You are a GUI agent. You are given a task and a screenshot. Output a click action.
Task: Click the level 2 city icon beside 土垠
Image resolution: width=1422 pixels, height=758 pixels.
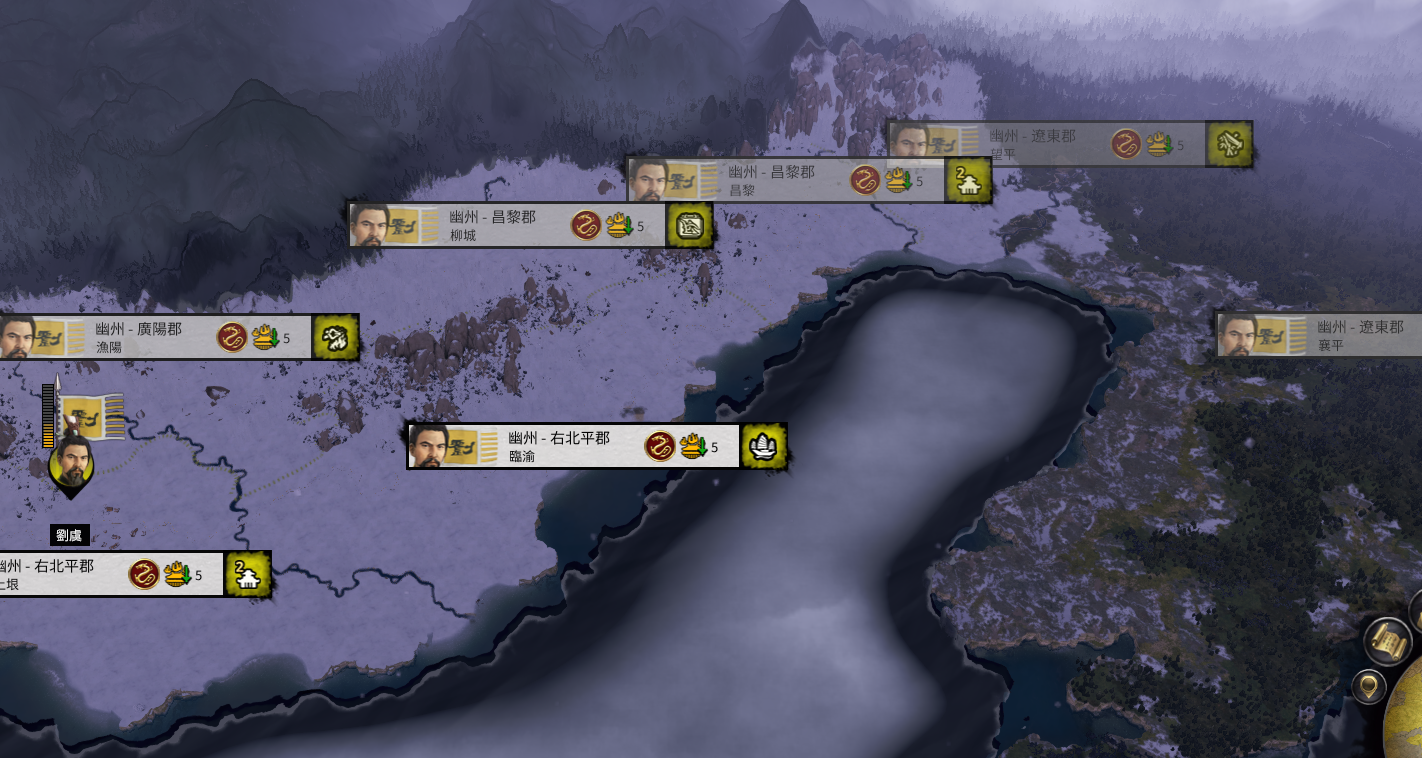[248, 575]
